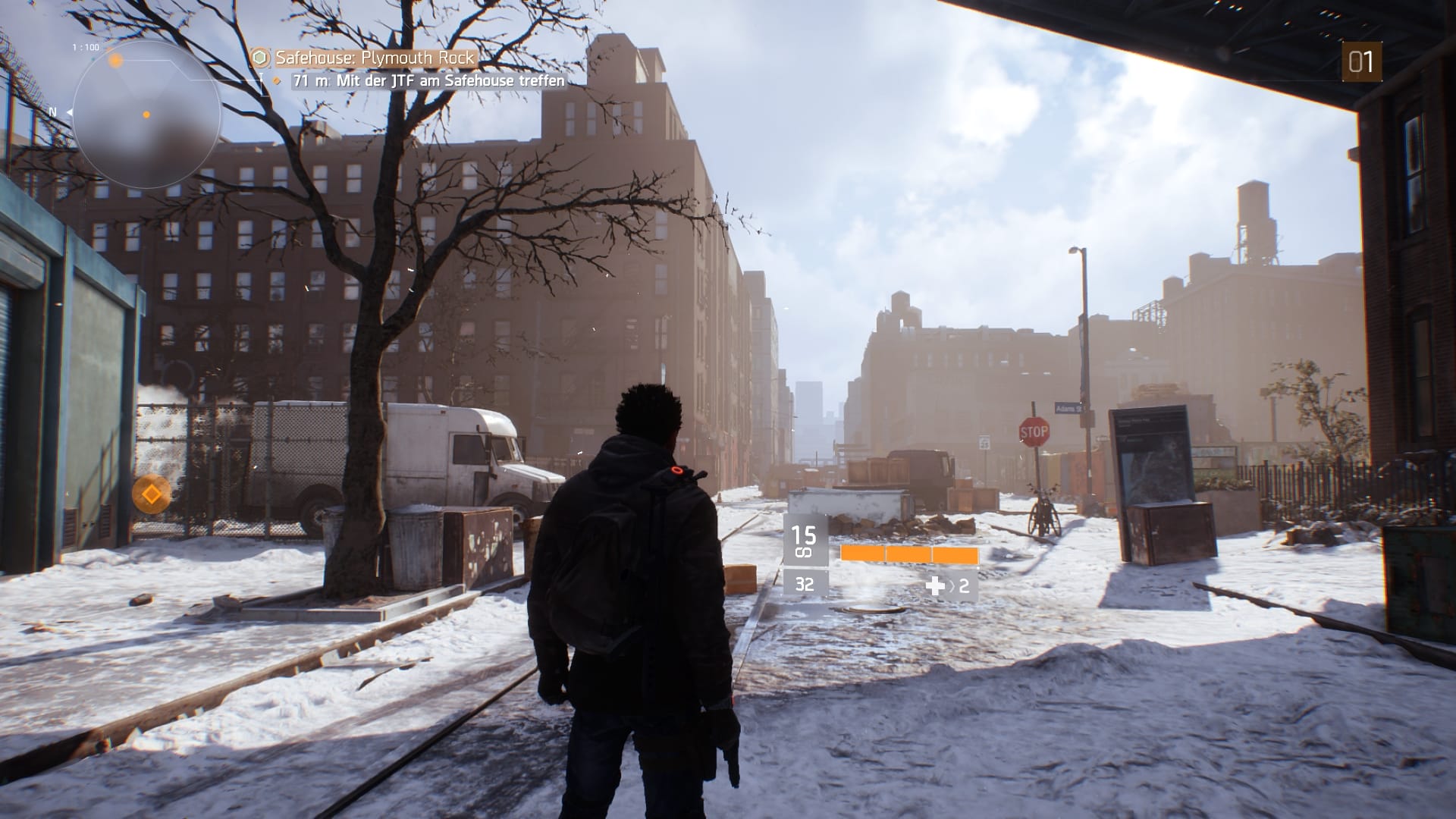
Task: Select the orange player dot on the minimap
Action: click(x=146, y=115)
